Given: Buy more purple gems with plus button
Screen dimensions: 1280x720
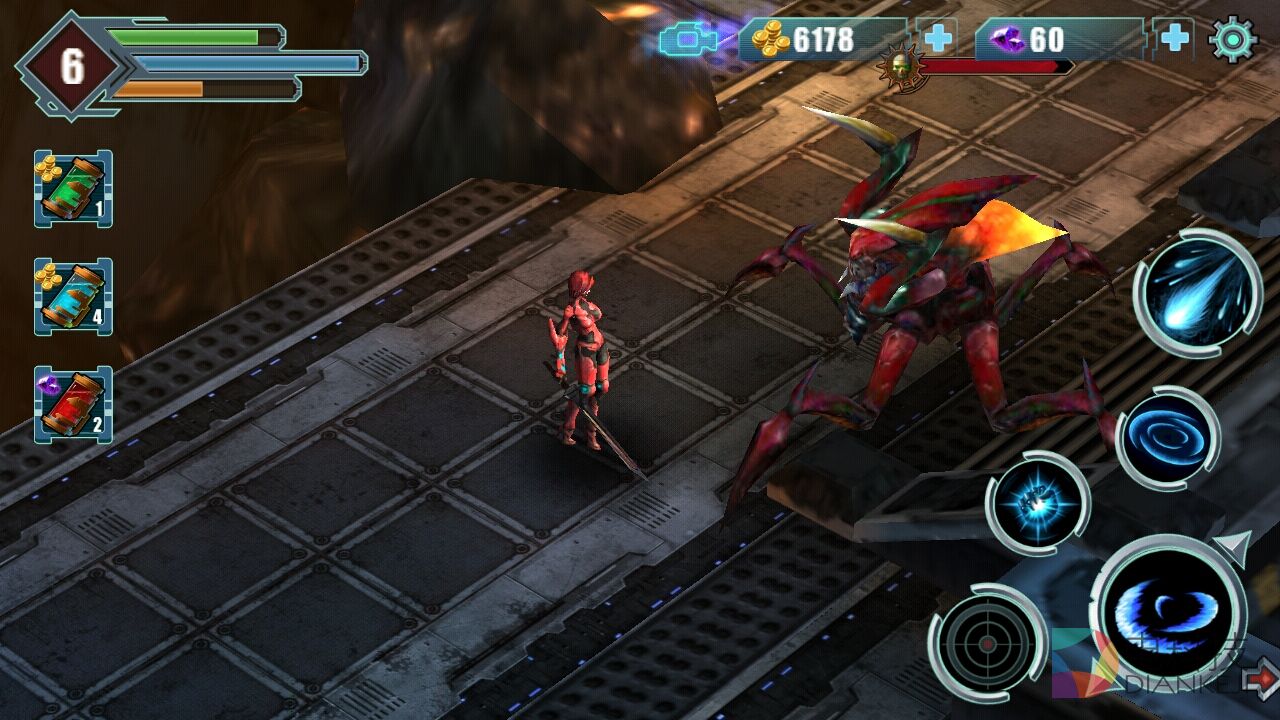Looking at the screenshot, I should pyautogui.click(x=1174, y=39).
